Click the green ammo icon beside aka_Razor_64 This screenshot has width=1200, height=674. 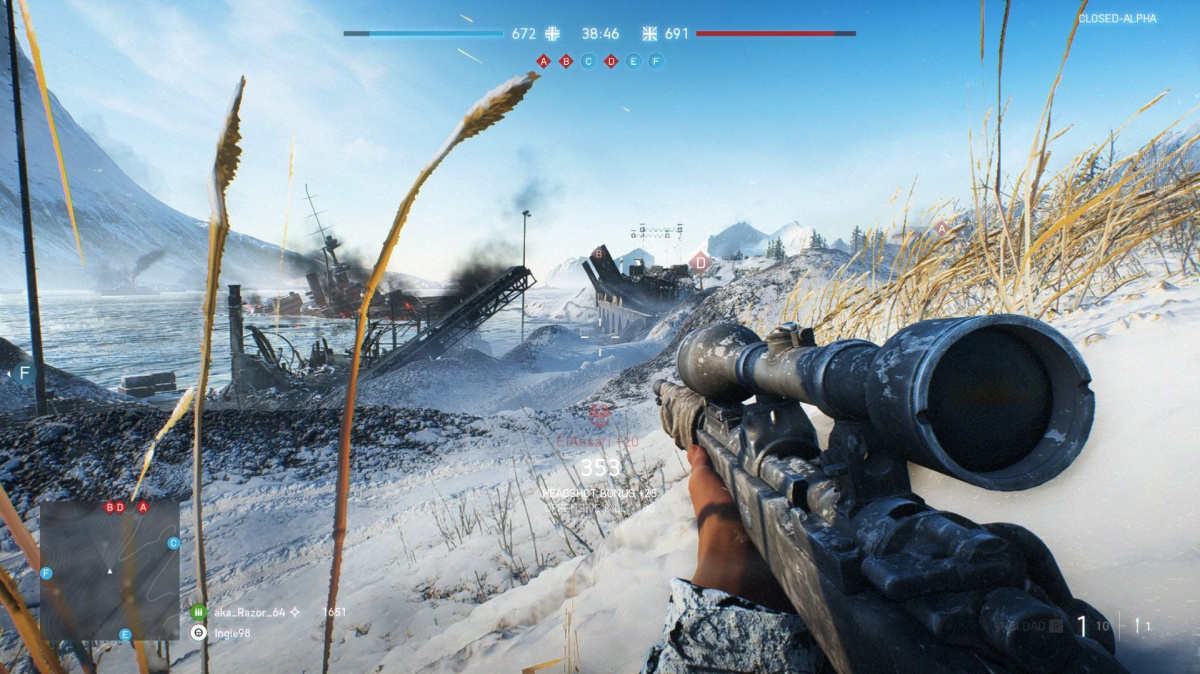coord(198,611)
